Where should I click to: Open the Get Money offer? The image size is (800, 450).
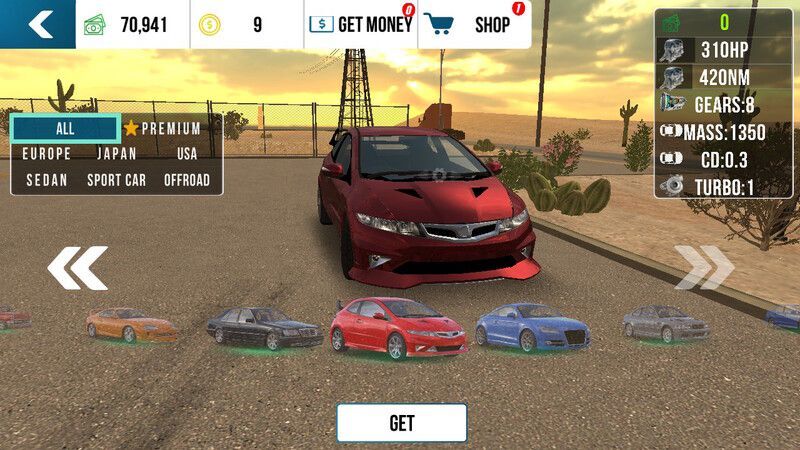tap(360, 25)
